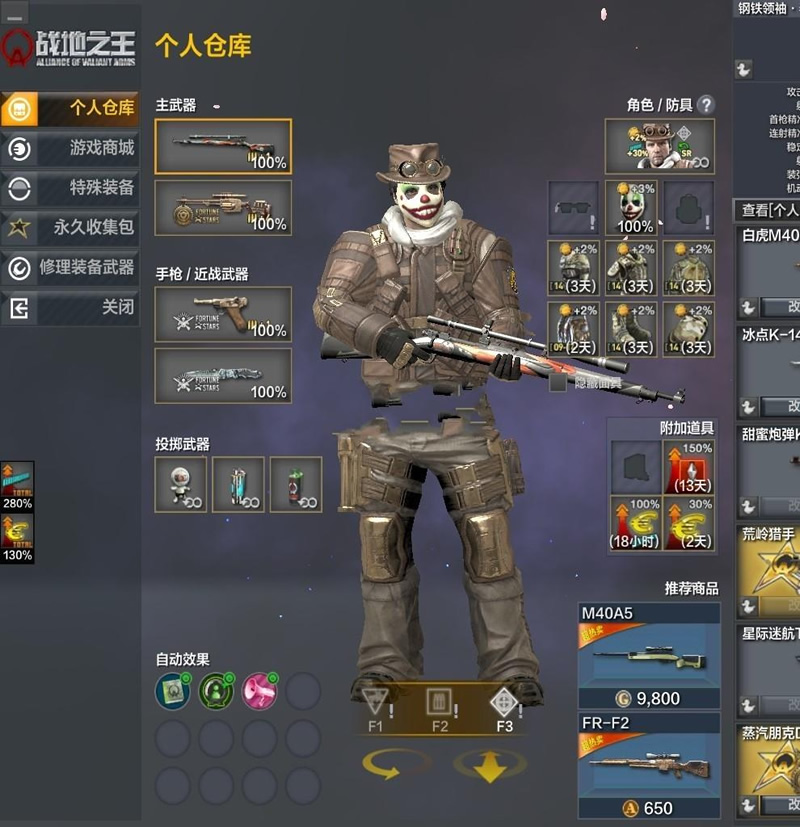The image size is (800, 827).
Task: Click the help question mark beside 角色/防具
Action: (x=706, y=104)
